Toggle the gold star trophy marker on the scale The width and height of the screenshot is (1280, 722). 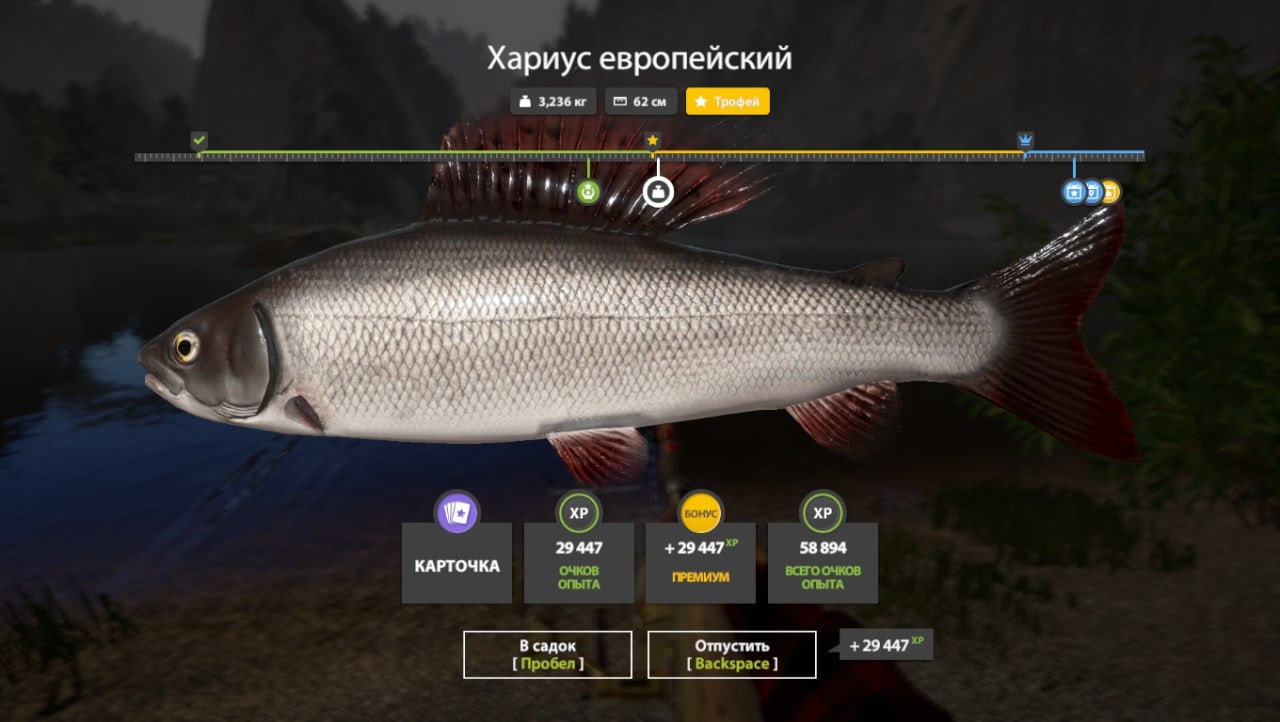(652, 140)
